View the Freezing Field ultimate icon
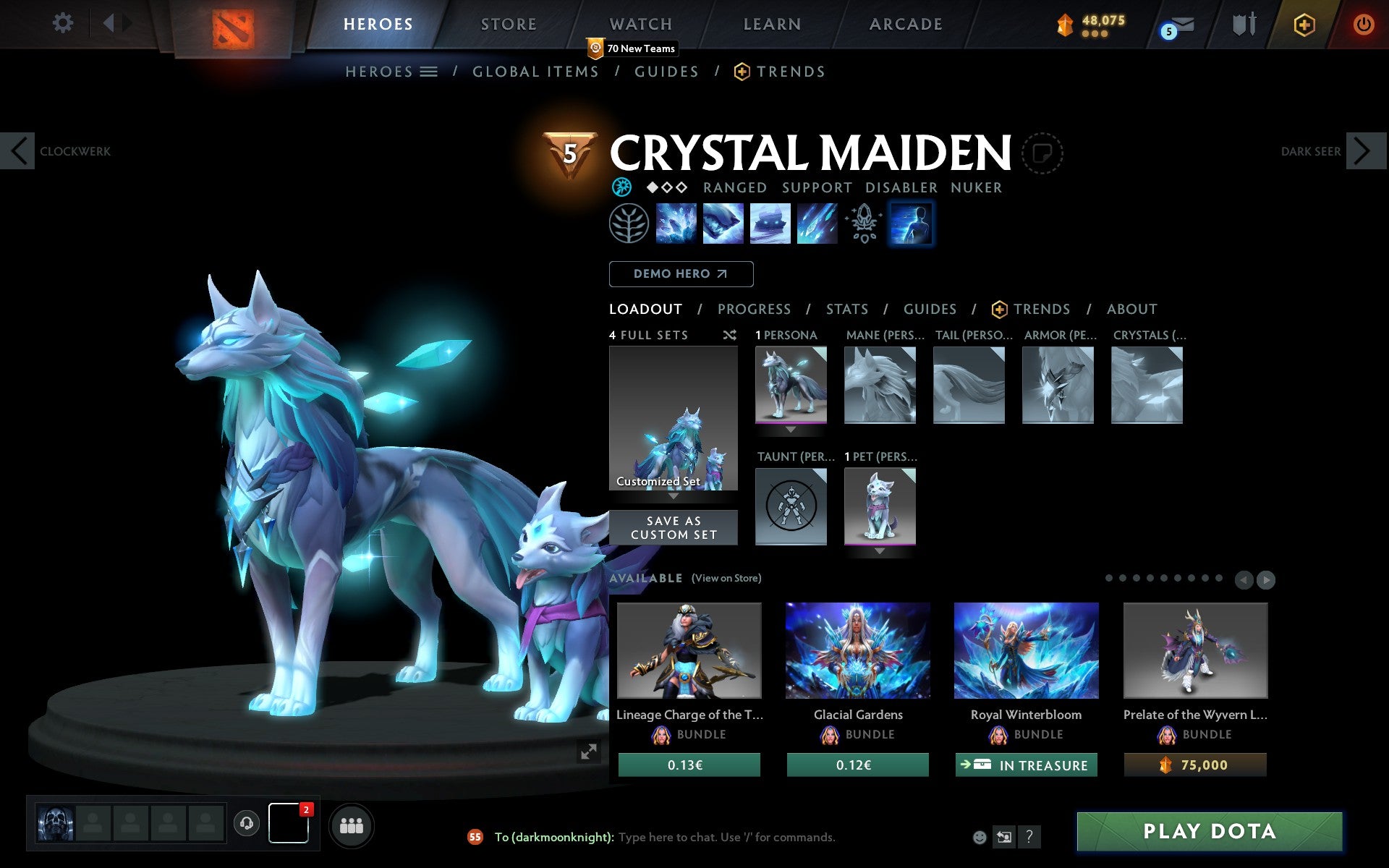 click(816, 223)
